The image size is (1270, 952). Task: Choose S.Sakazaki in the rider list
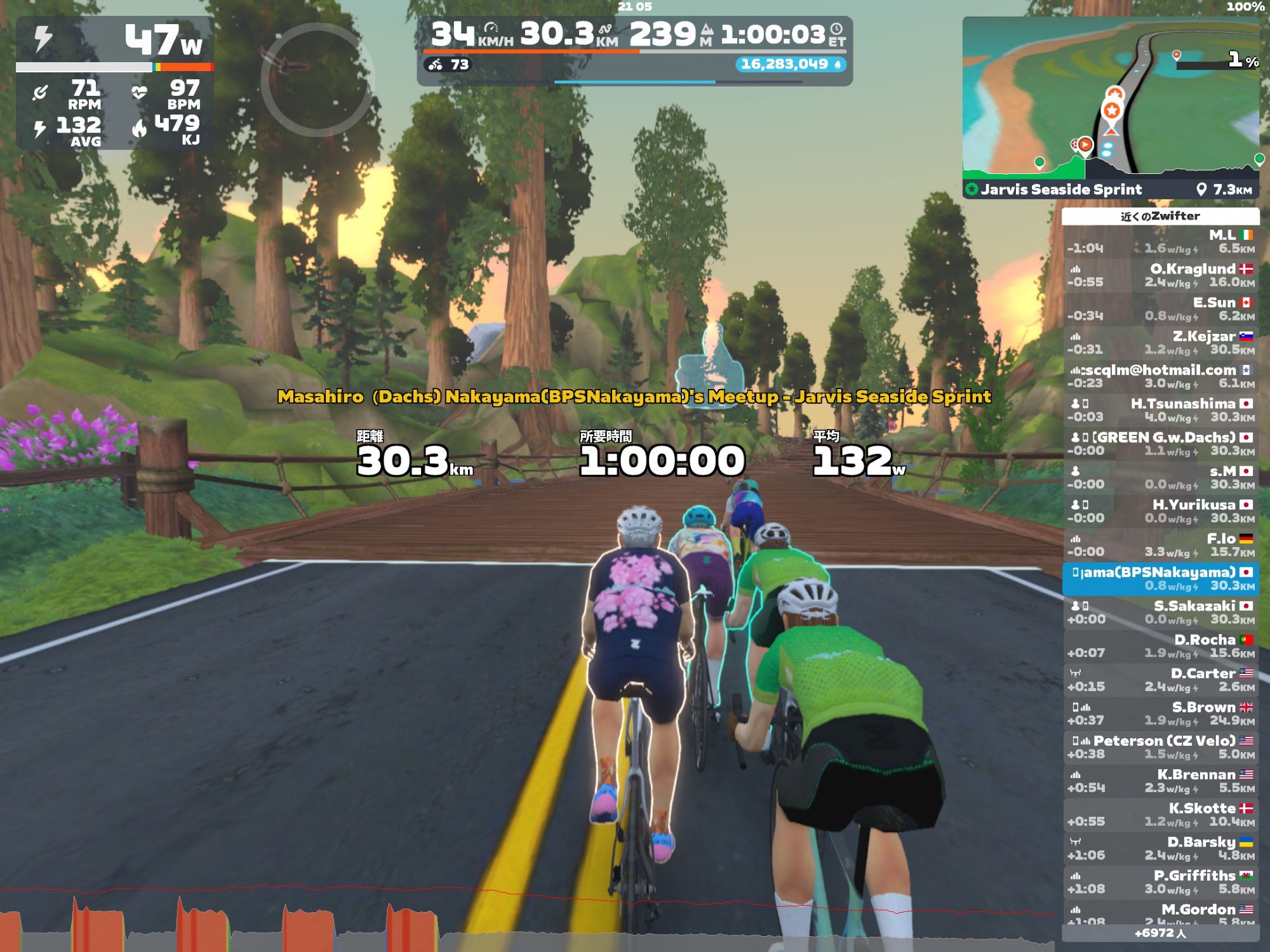click(1161, 612)
